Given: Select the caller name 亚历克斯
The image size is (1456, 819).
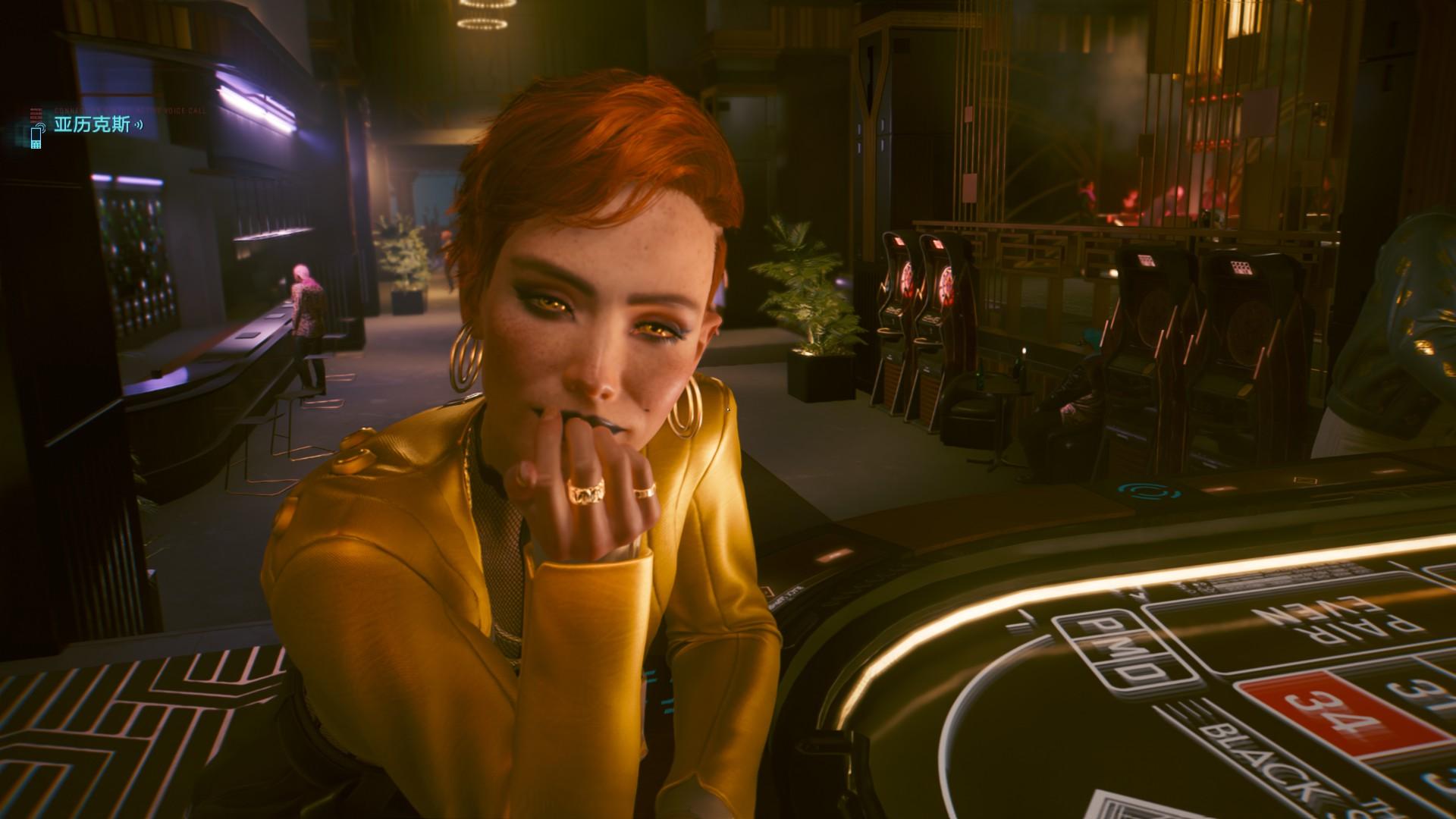Looking at the screenshot, I should 92,124.
